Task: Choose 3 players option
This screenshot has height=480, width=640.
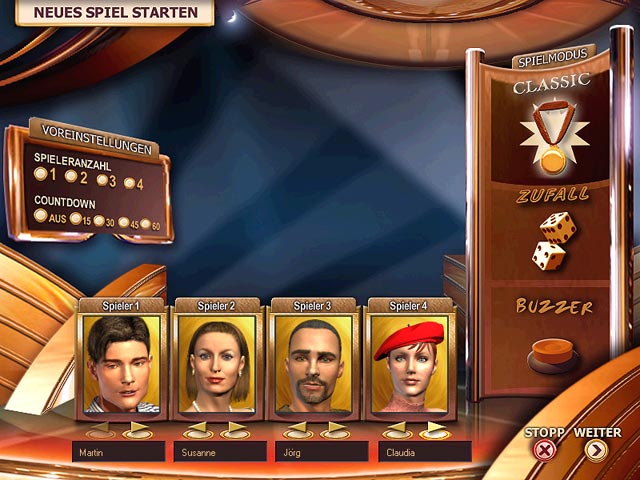Action: click(x=101, y=180)
